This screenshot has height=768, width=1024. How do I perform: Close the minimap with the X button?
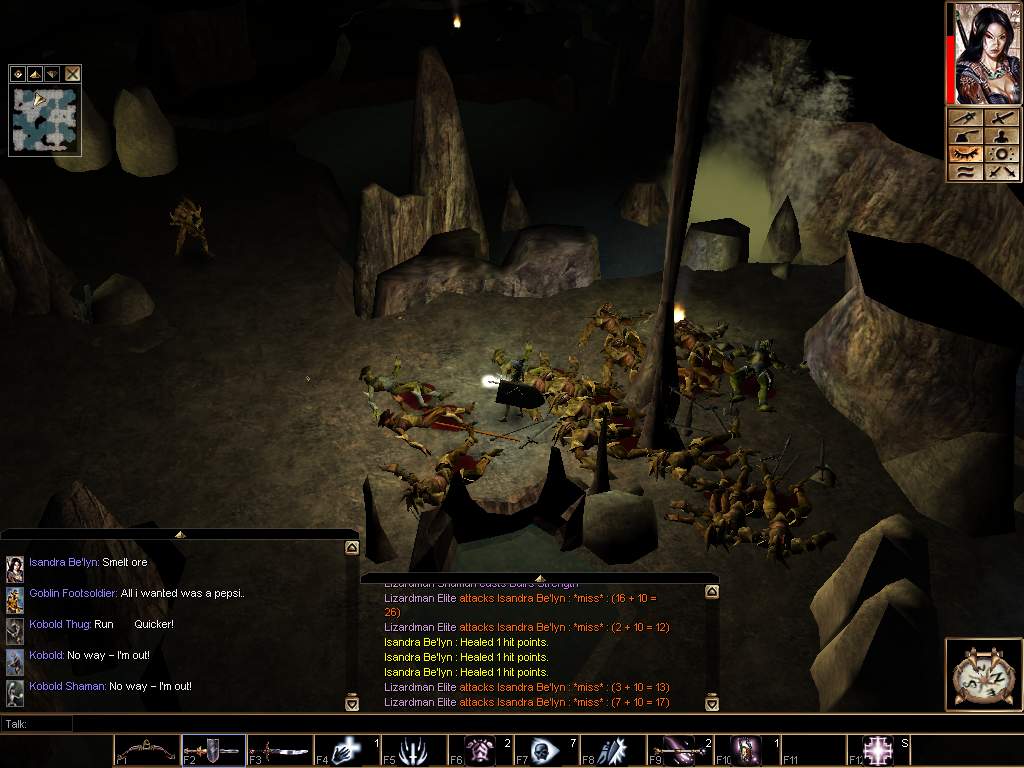click(72, 73)
